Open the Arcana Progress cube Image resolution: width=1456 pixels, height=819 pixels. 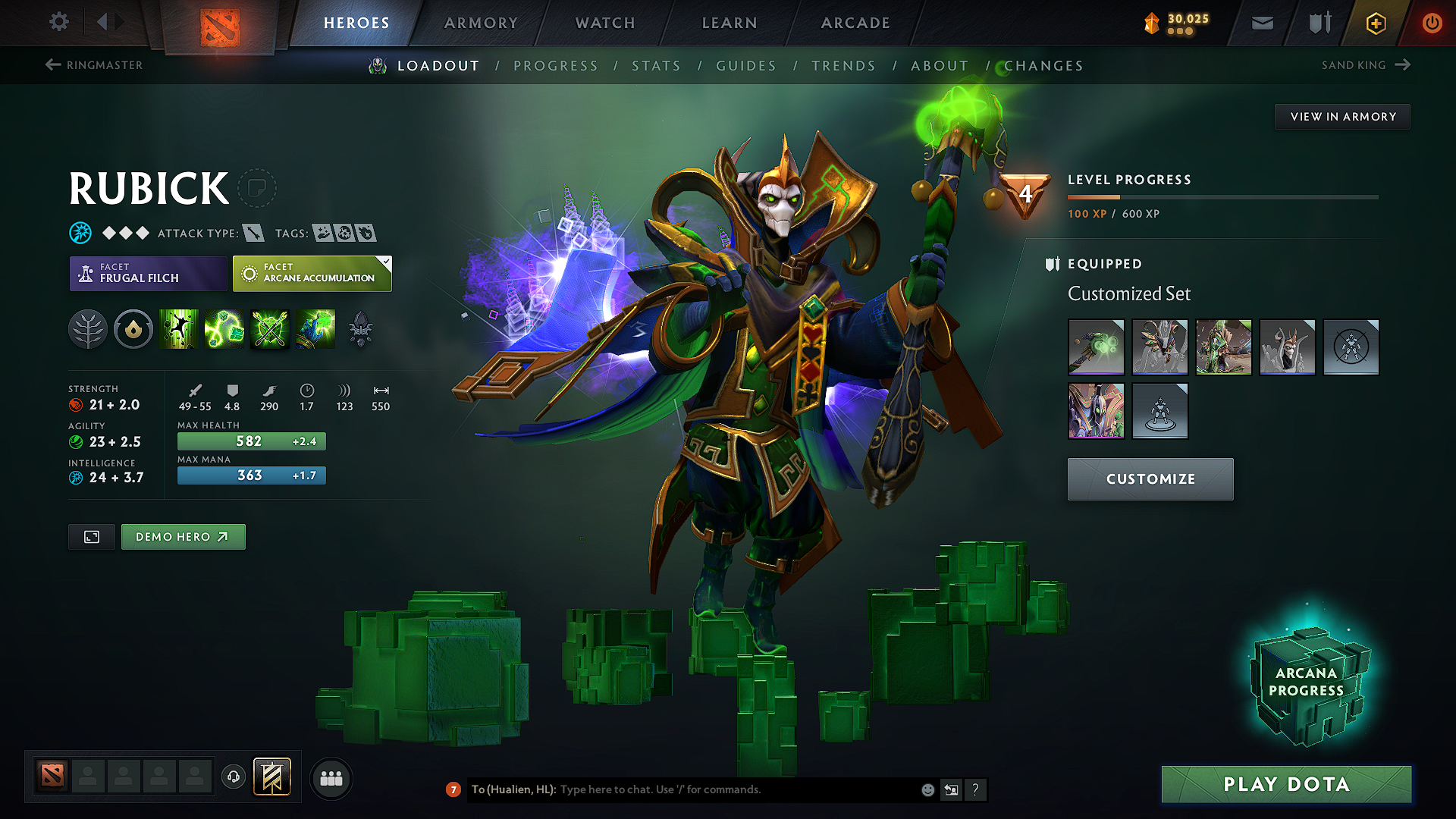1306,682
